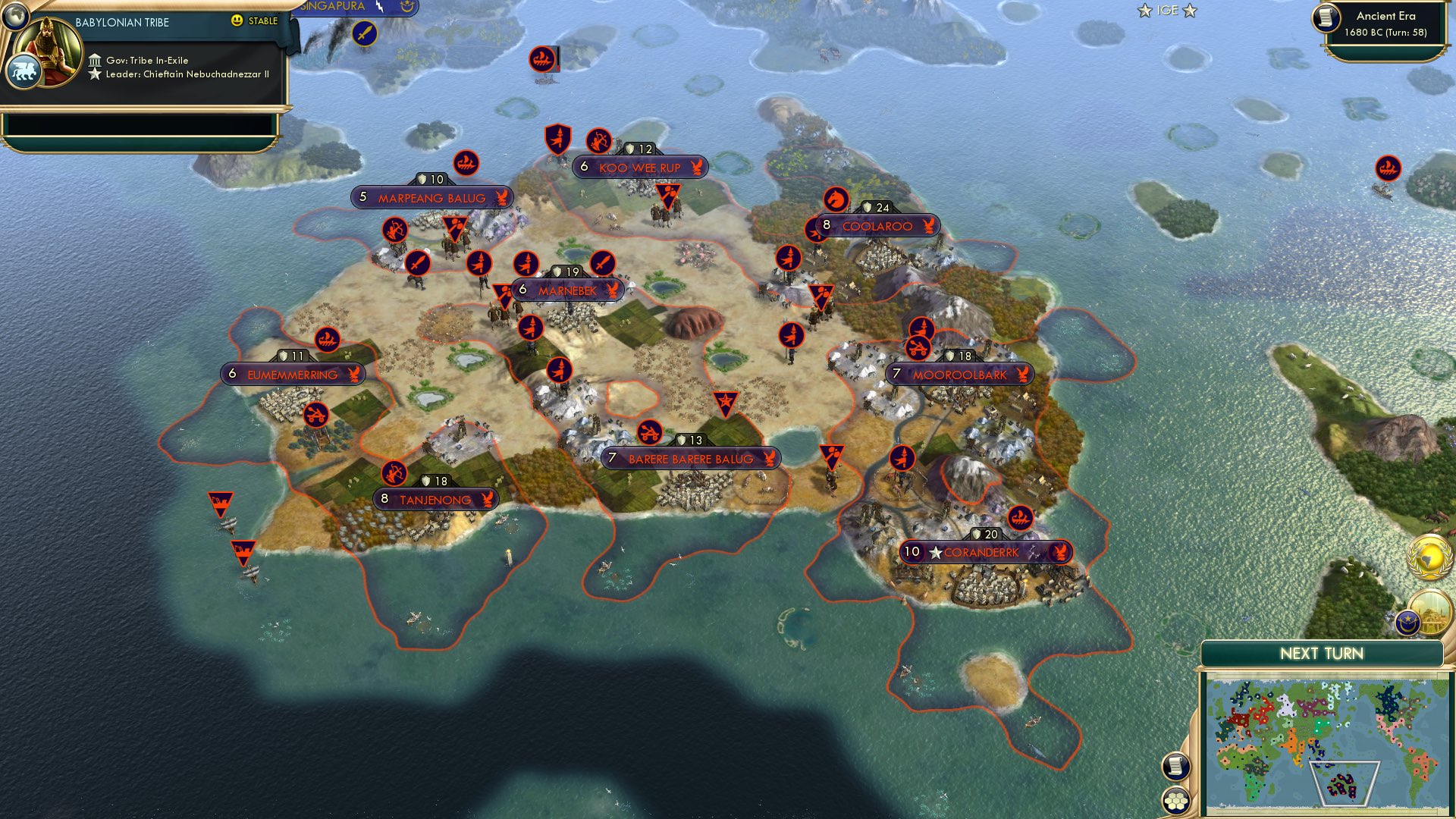Click the Babylonian winged lion civilization icon
This screenshot has width=1456, height=819.
25,69
